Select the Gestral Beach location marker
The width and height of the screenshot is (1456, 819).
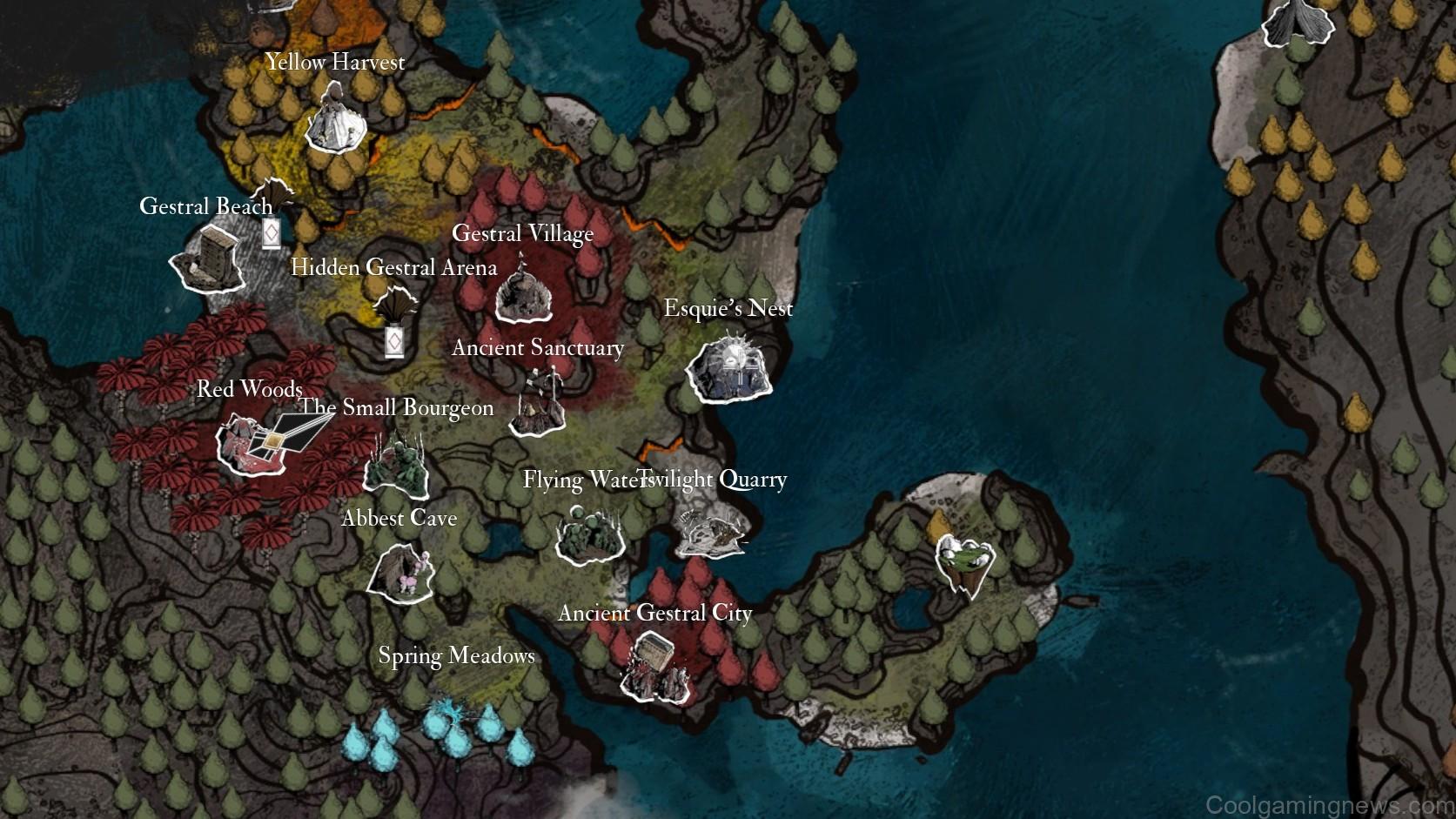[x=208, y=260]
